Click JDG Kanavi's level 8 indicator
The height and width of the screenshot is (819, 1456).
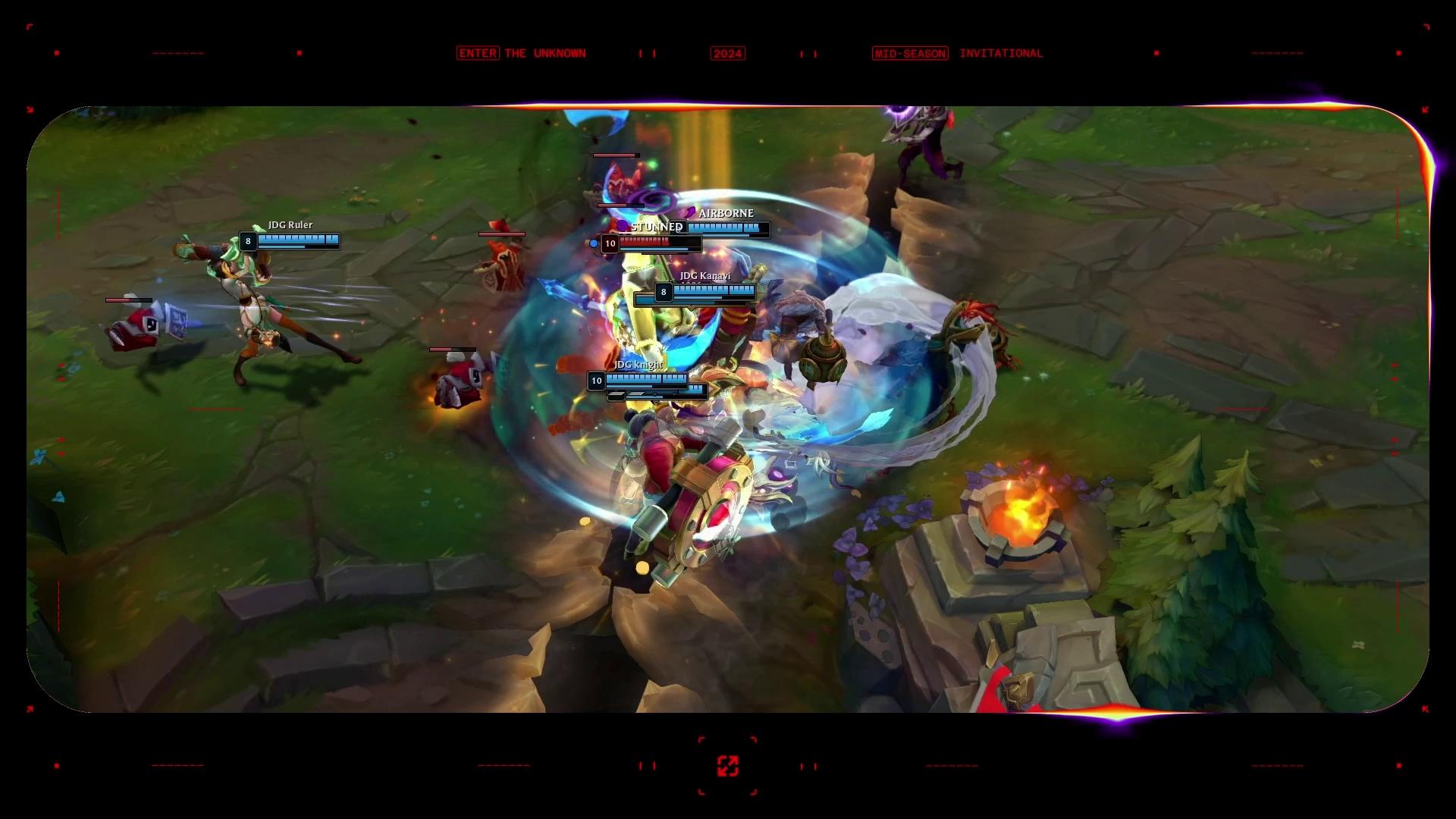[x=663, y=290]
